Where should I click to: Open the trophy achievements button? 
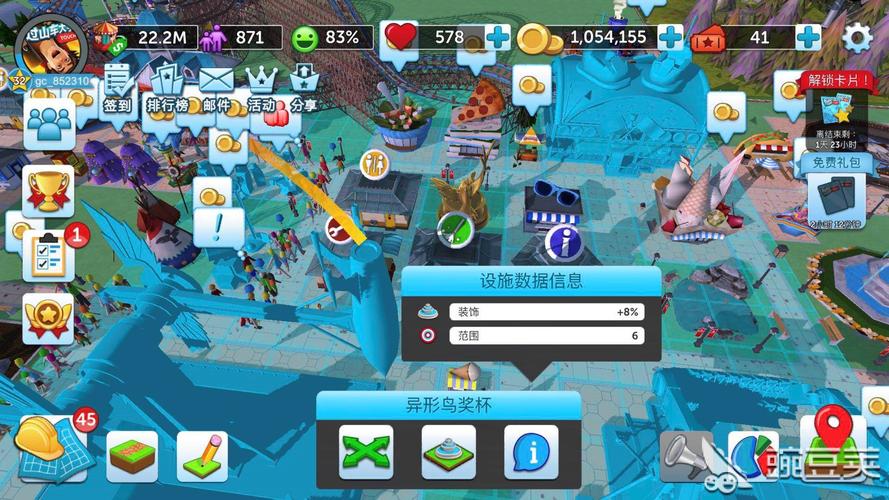pos(49,190)
